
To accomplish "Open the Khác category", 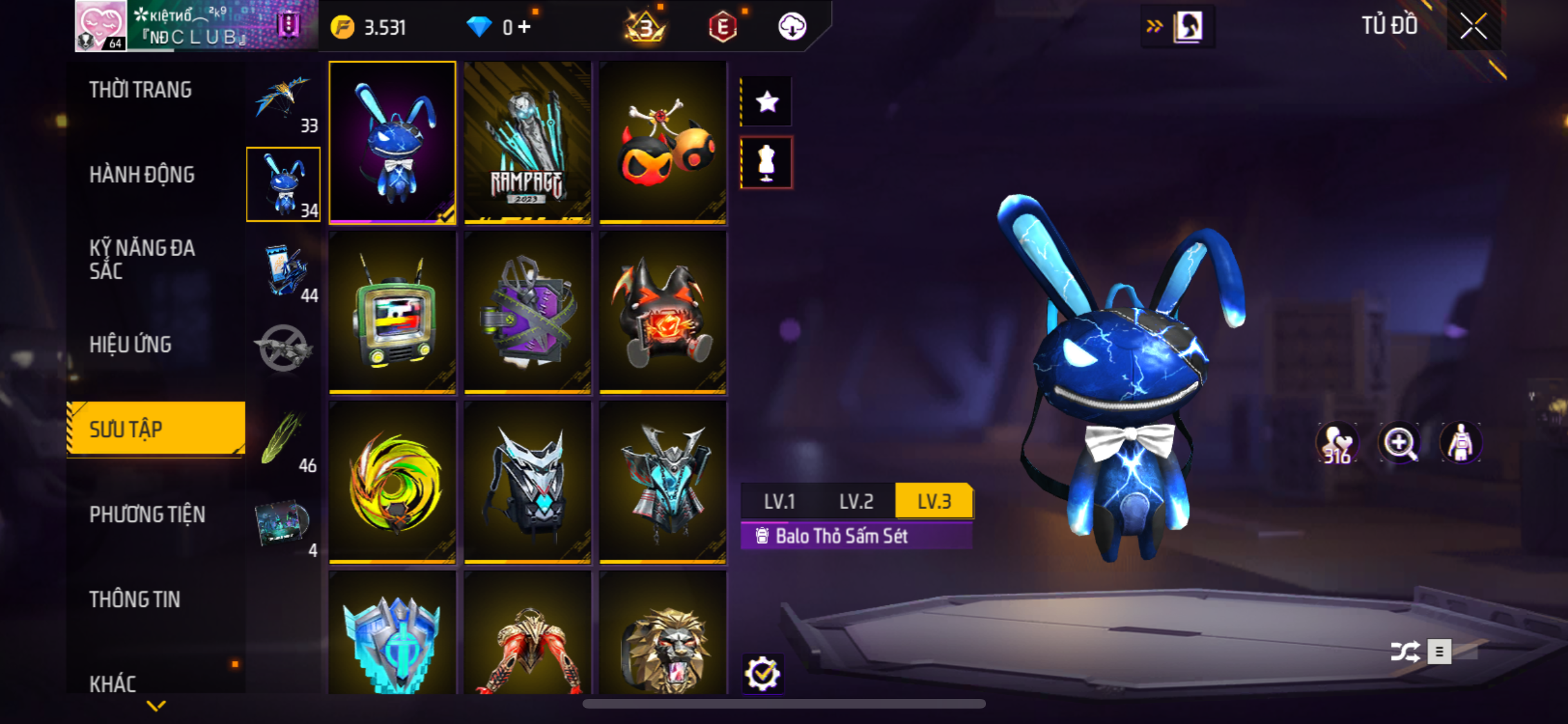I will click(113, 683).
